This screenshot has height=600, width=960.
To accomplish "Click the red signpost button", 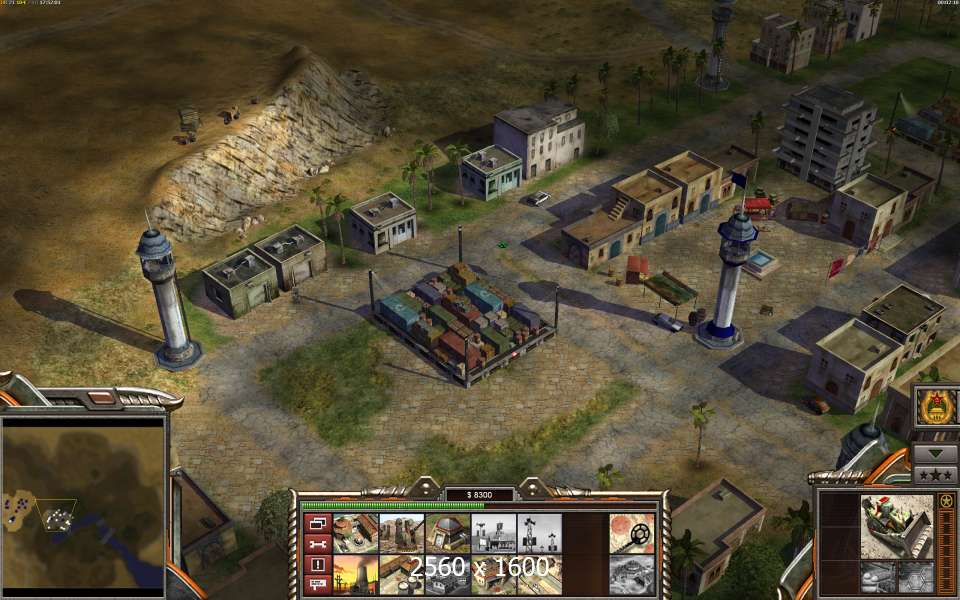I will 317,584.
